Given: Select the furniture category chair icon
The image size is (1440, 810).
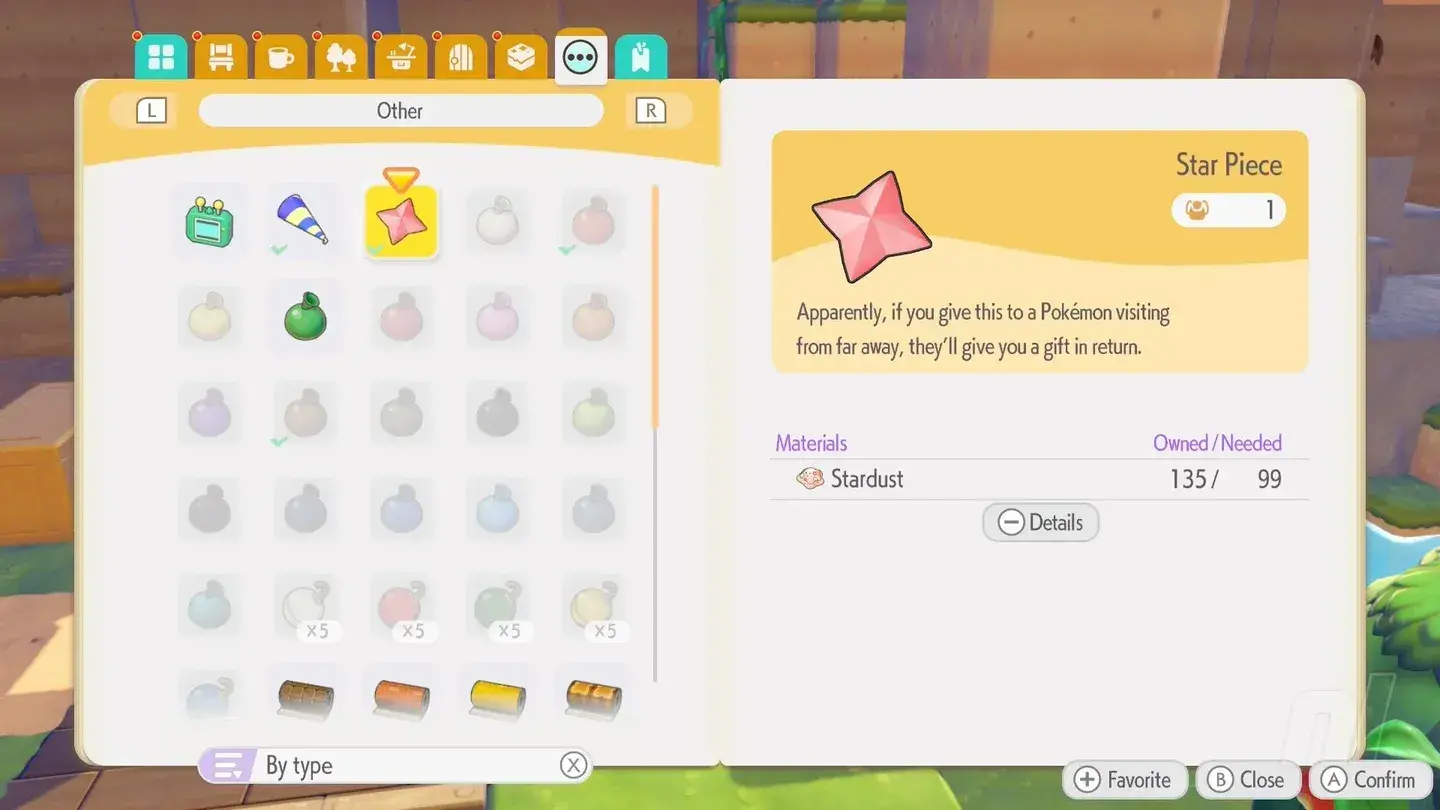Looking at the screenshot, I should click(220, 57).
